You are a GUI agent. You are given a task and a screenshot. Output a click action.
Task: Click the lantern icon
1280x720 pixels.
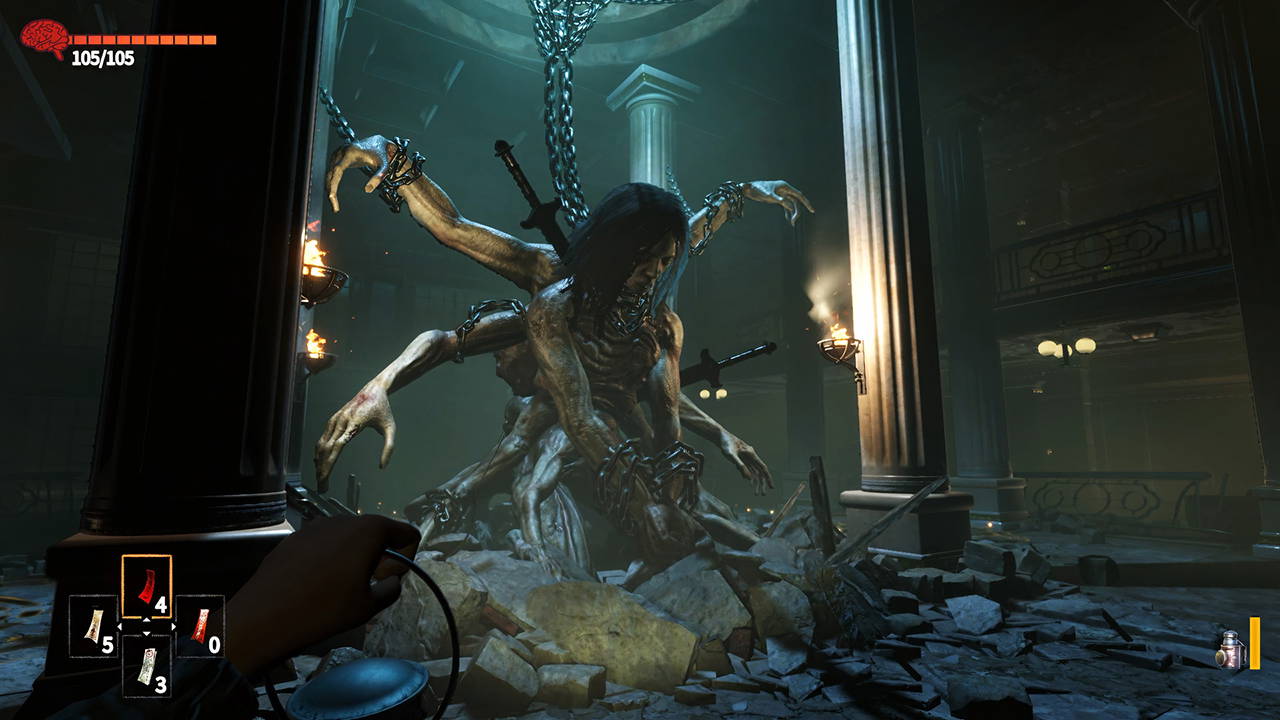1230,649
